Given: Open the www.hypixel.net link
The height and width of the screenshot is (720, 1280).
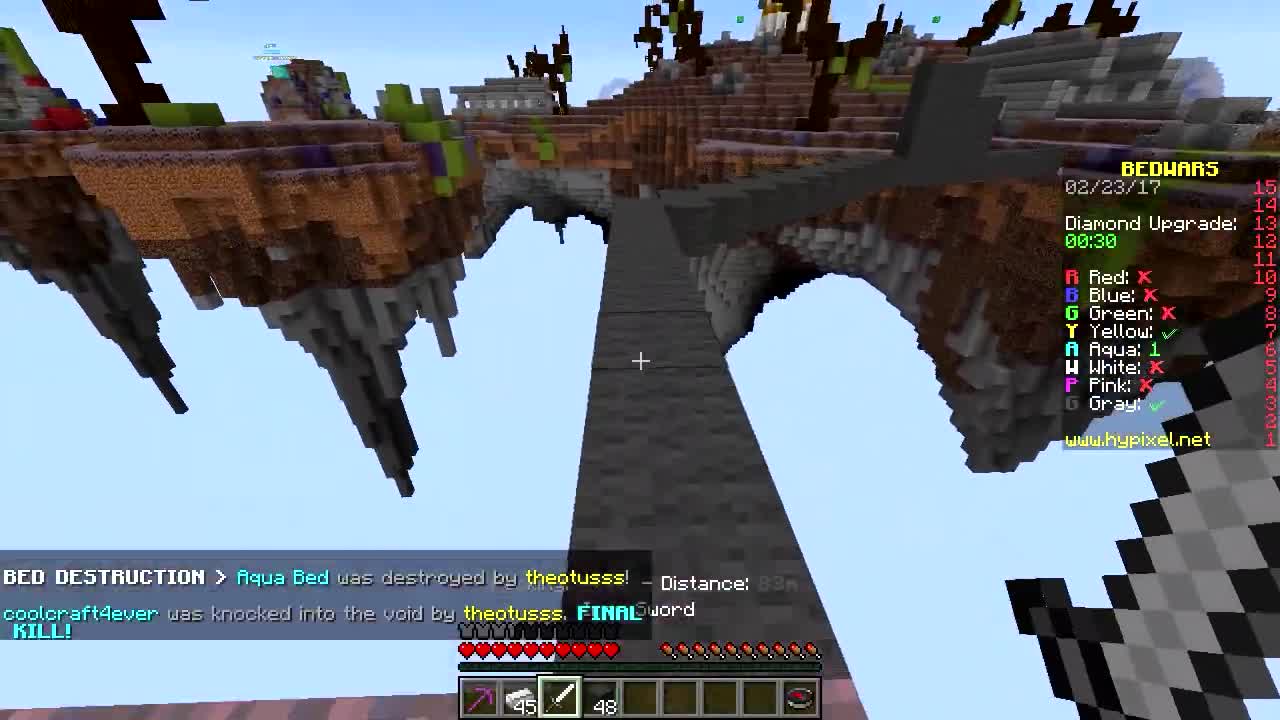Looking at the screenshot, I should [1137, 439].
